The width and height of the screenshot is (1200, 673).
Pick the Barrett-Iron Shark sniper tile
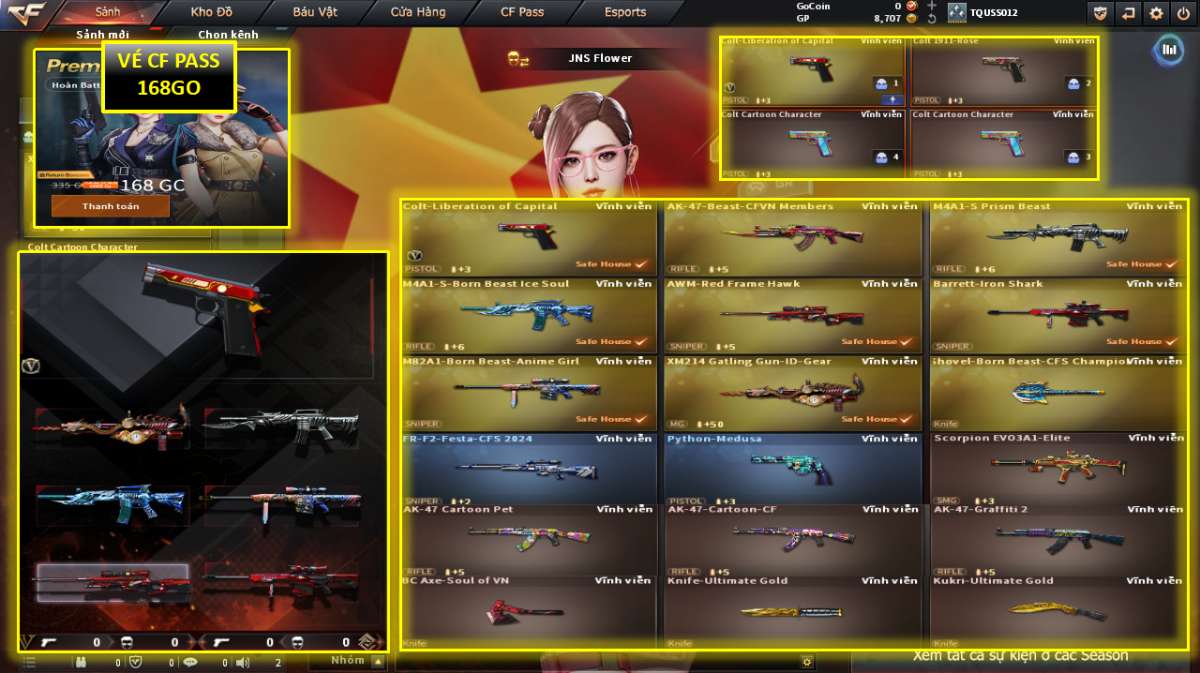tap(1058, 315)
